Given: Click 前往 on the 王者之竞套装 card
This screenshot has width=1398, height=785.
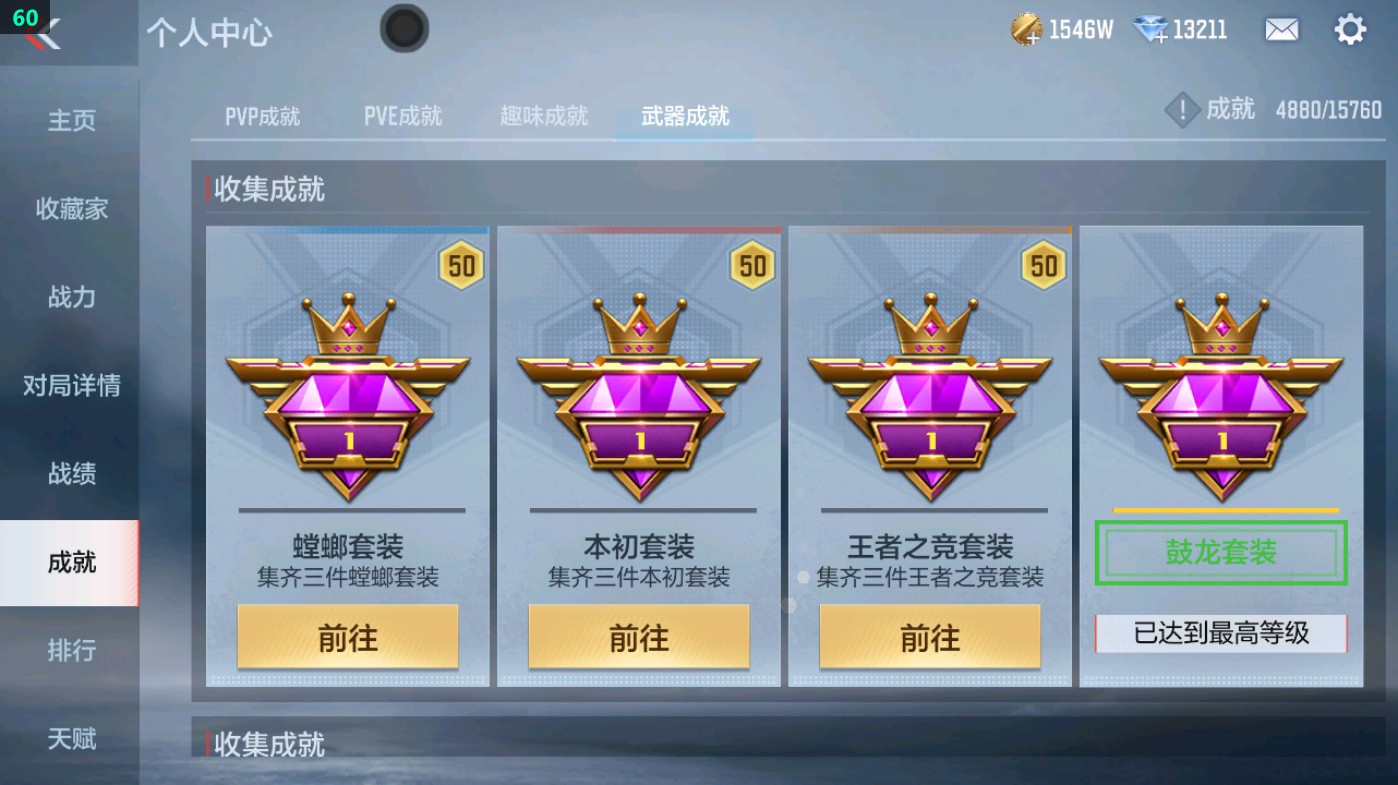Looking at the screenshot, I should click(x=930, y=636).
